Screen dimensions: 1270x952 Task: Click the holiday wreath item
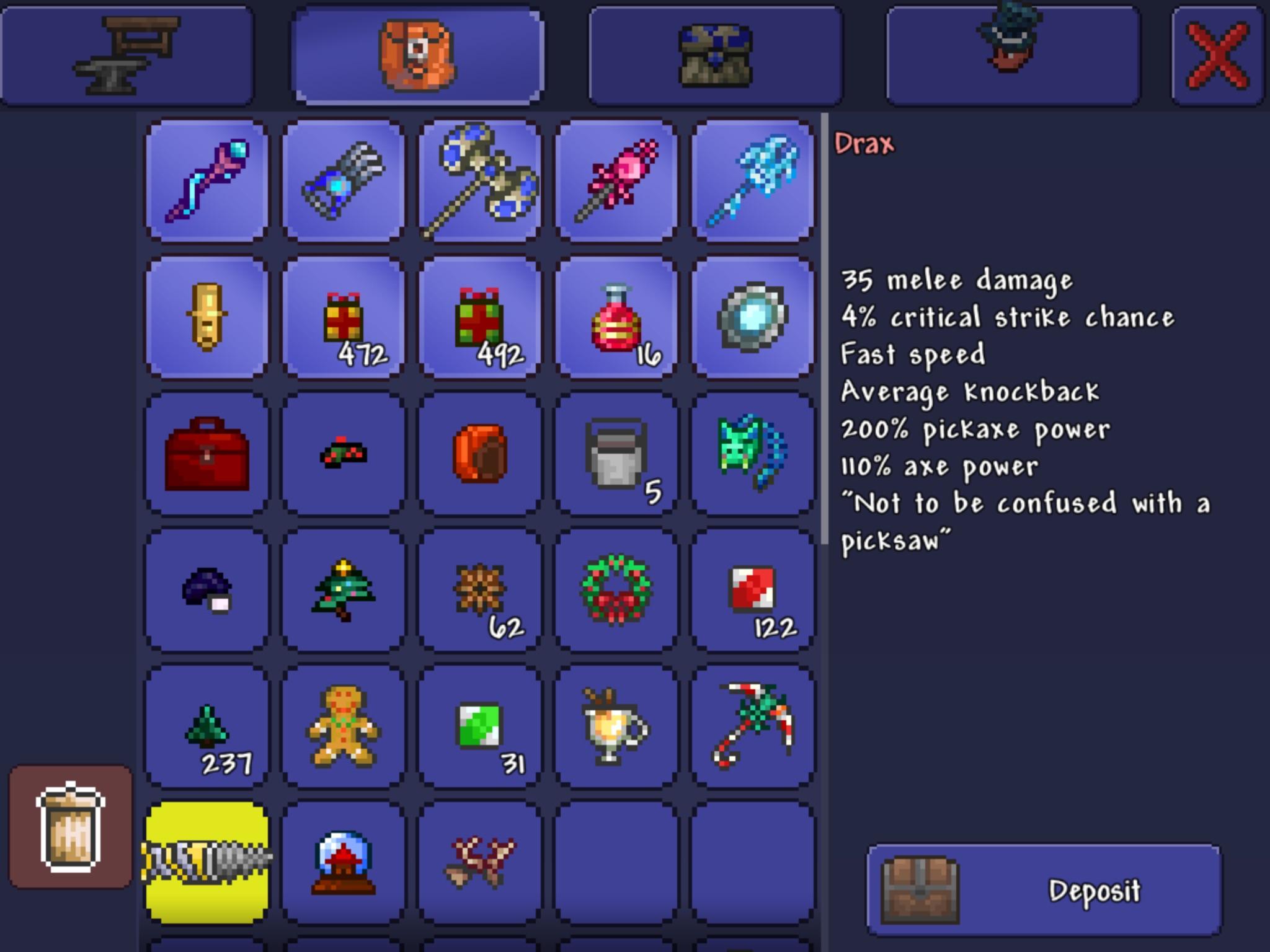pyautogui.click(x=616, y=589)
